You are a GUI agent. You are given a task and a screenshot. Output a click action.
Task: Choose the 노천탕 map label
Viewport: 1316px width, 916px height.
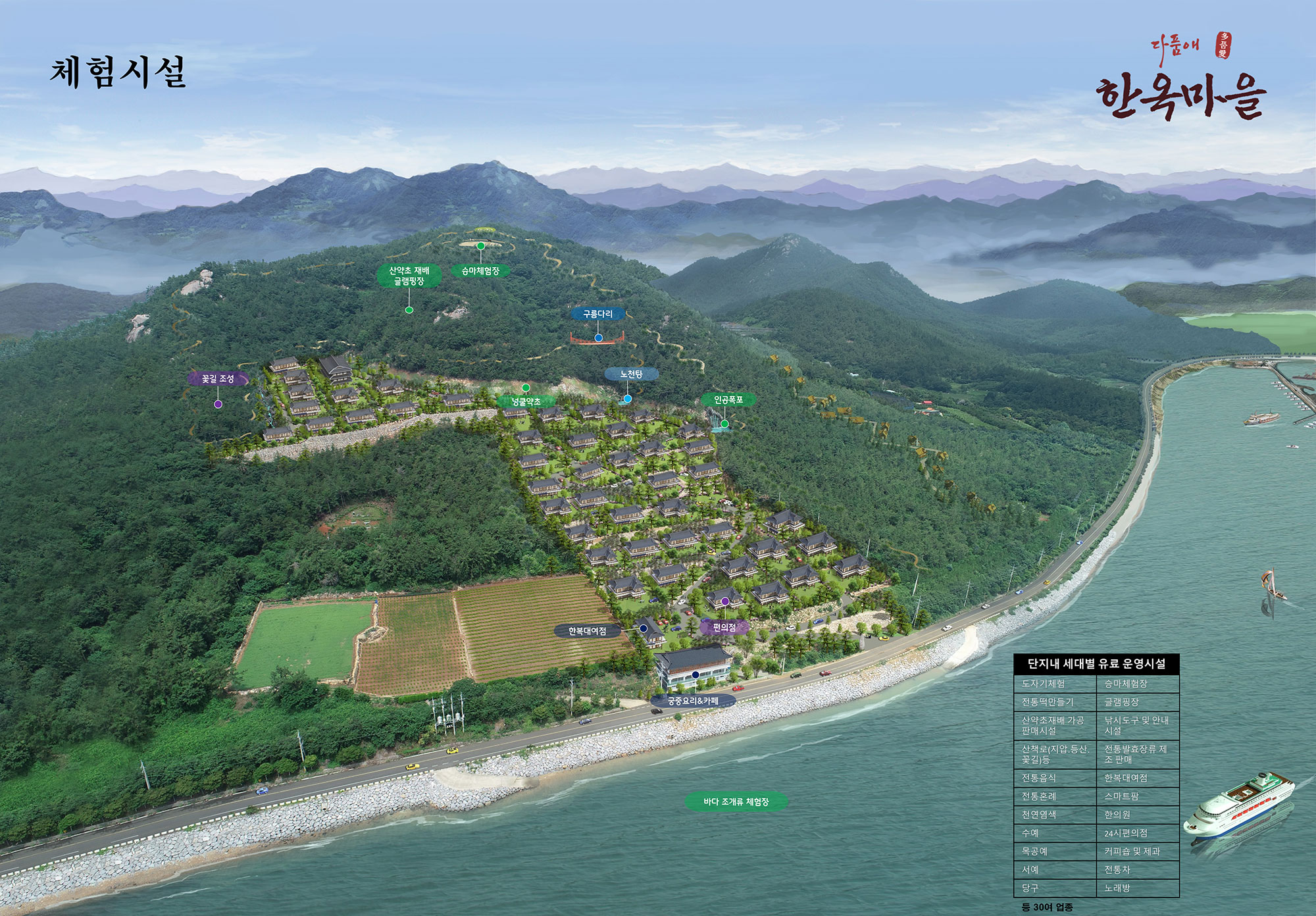(630, 374)
